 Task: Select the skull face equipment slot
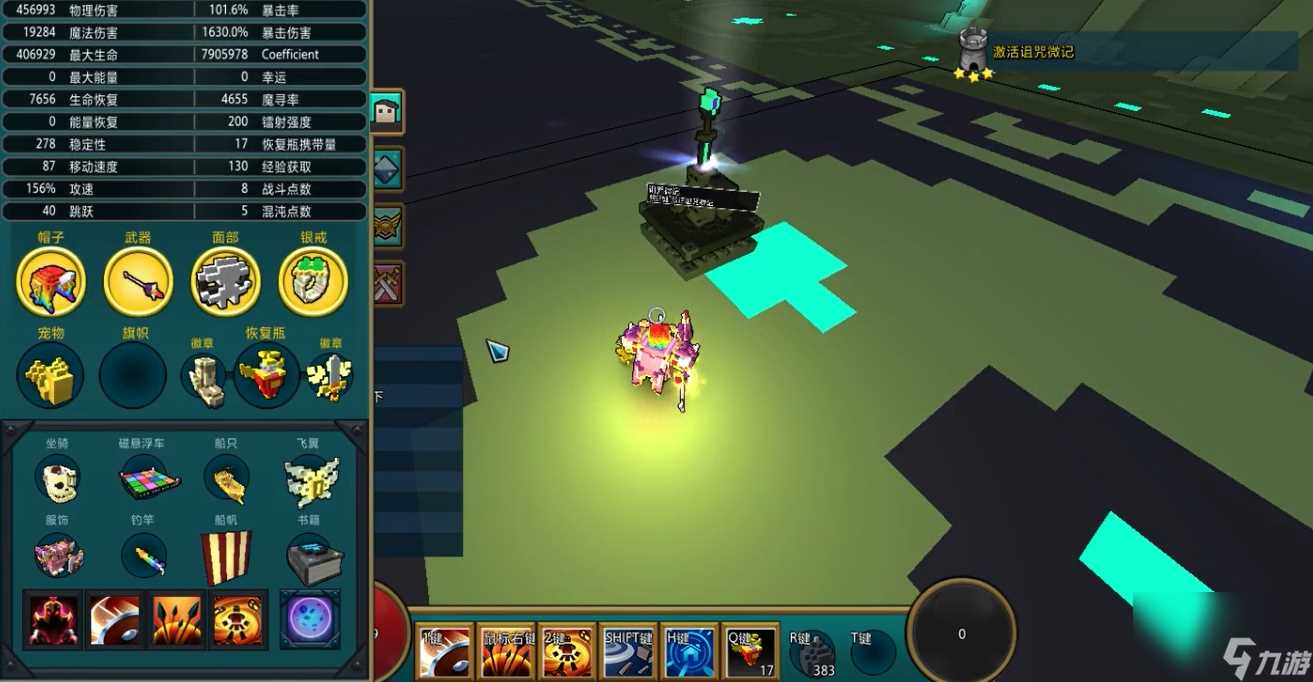[x=226, y=282]
